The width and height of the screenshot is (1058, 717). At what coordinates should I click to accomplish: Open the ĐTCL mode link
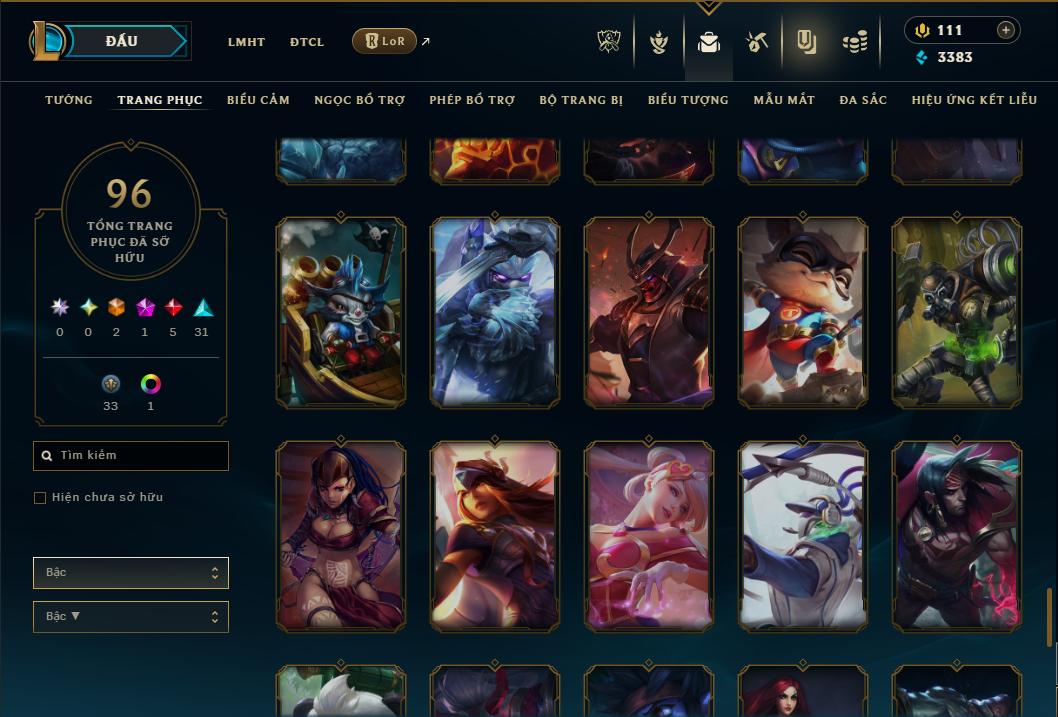307,42
